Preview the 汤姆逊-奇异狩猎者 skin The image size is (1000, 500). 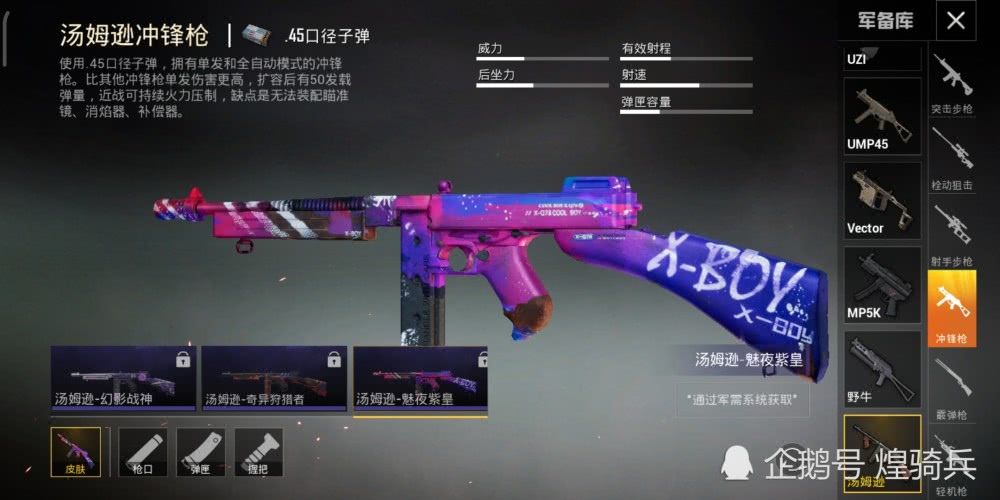[x=273, y=379]
